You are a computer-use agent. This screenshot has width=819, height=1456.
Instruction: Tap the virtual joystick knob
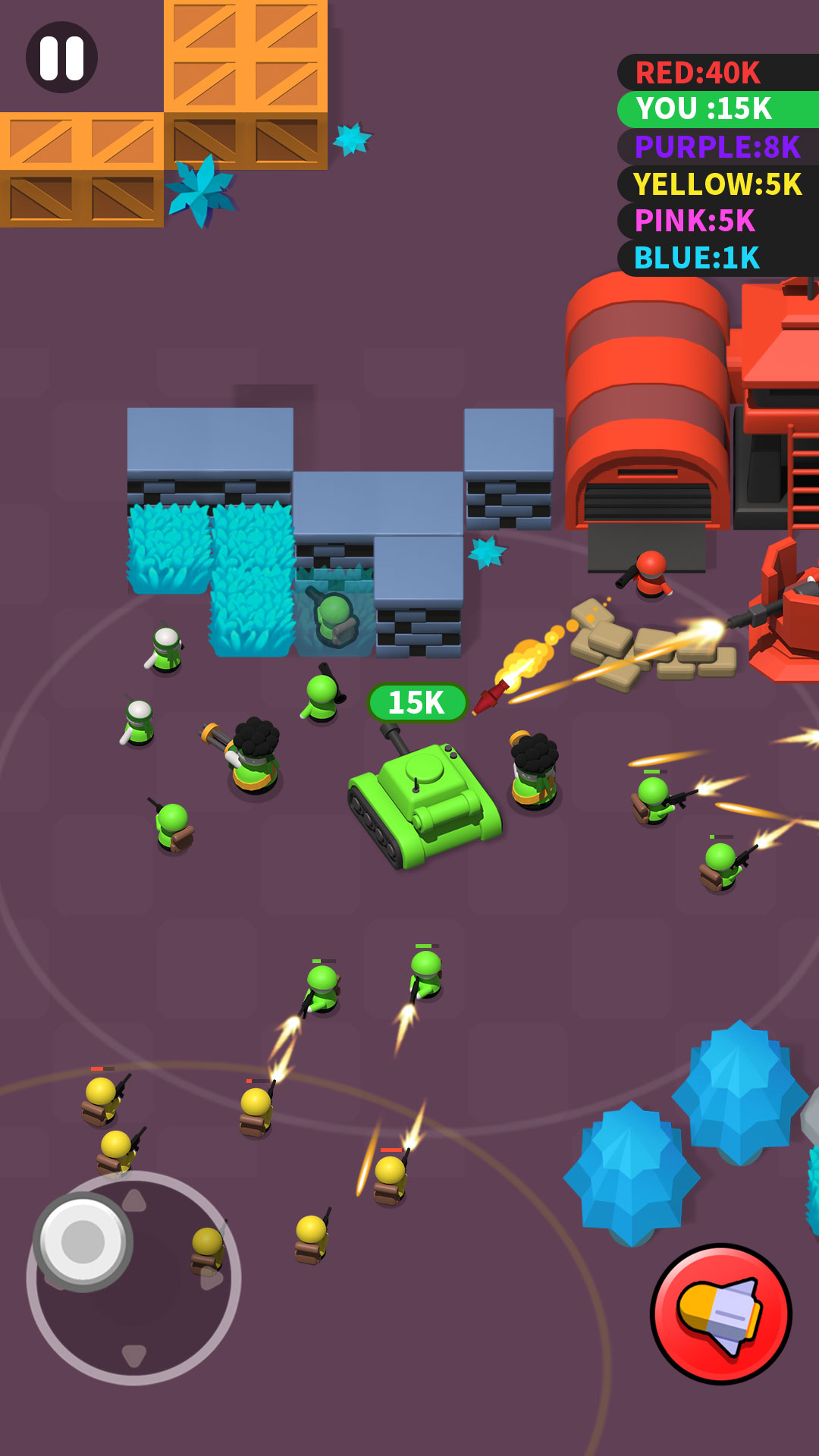tap(83, 1241)
